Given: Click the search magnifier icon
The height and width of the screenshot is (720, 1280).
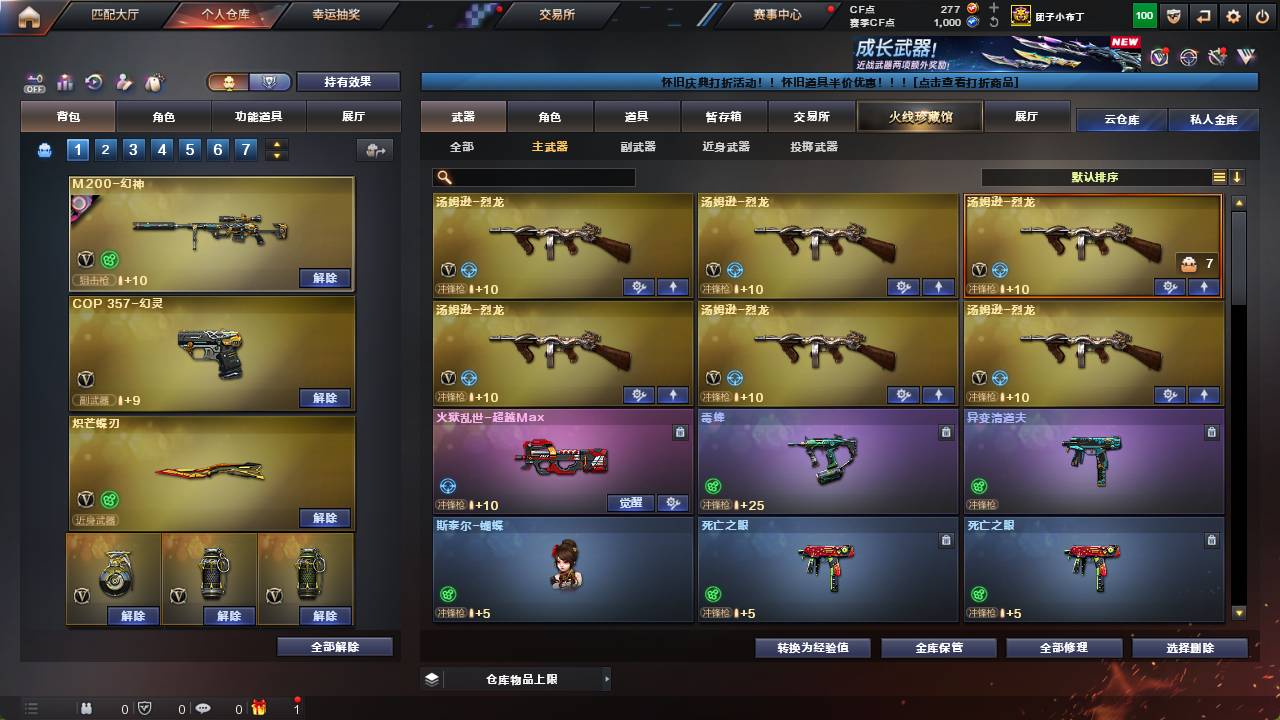Looking at the screenshot, I should point(443,177).
